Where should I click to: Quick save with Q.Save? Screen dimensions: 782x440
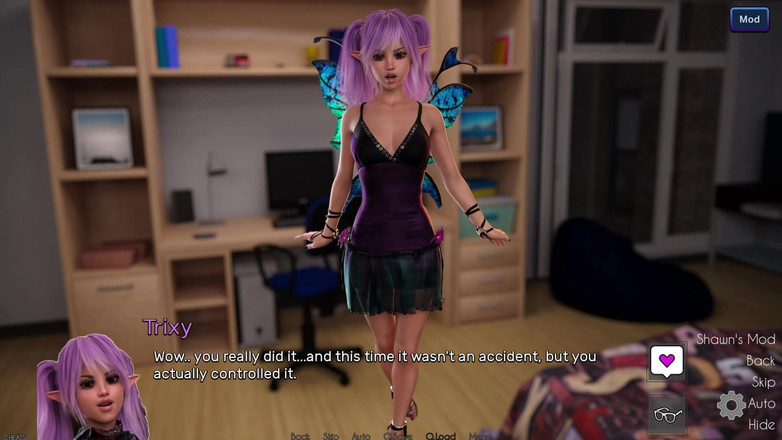point(397,436)
